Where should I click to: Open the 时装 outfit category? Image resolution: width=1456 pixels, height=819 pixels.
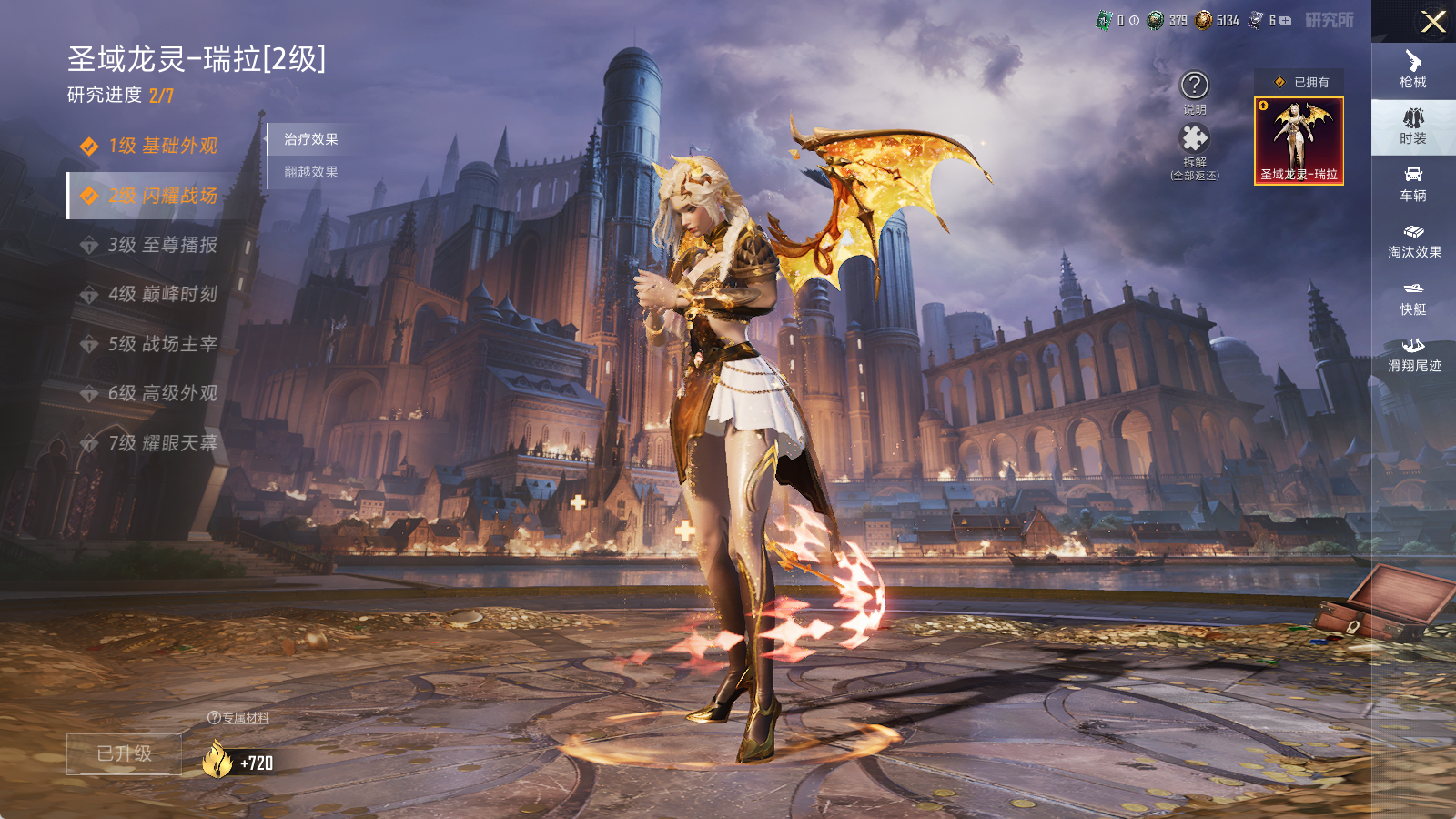pyautogui.click(x=1413, y=126)
